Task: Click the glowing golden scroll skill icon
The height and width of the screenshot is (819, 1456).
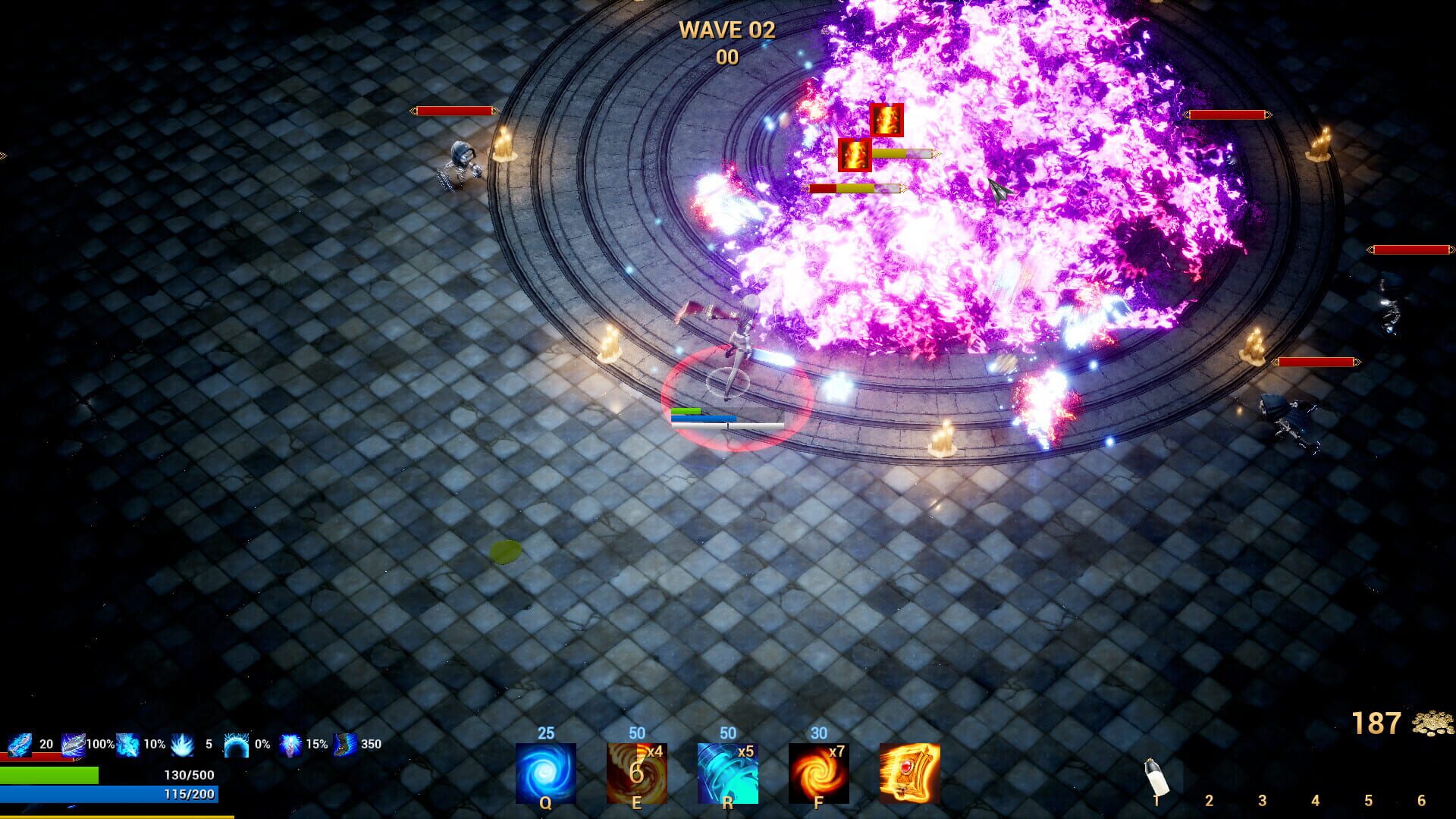Action: [909, 772]
